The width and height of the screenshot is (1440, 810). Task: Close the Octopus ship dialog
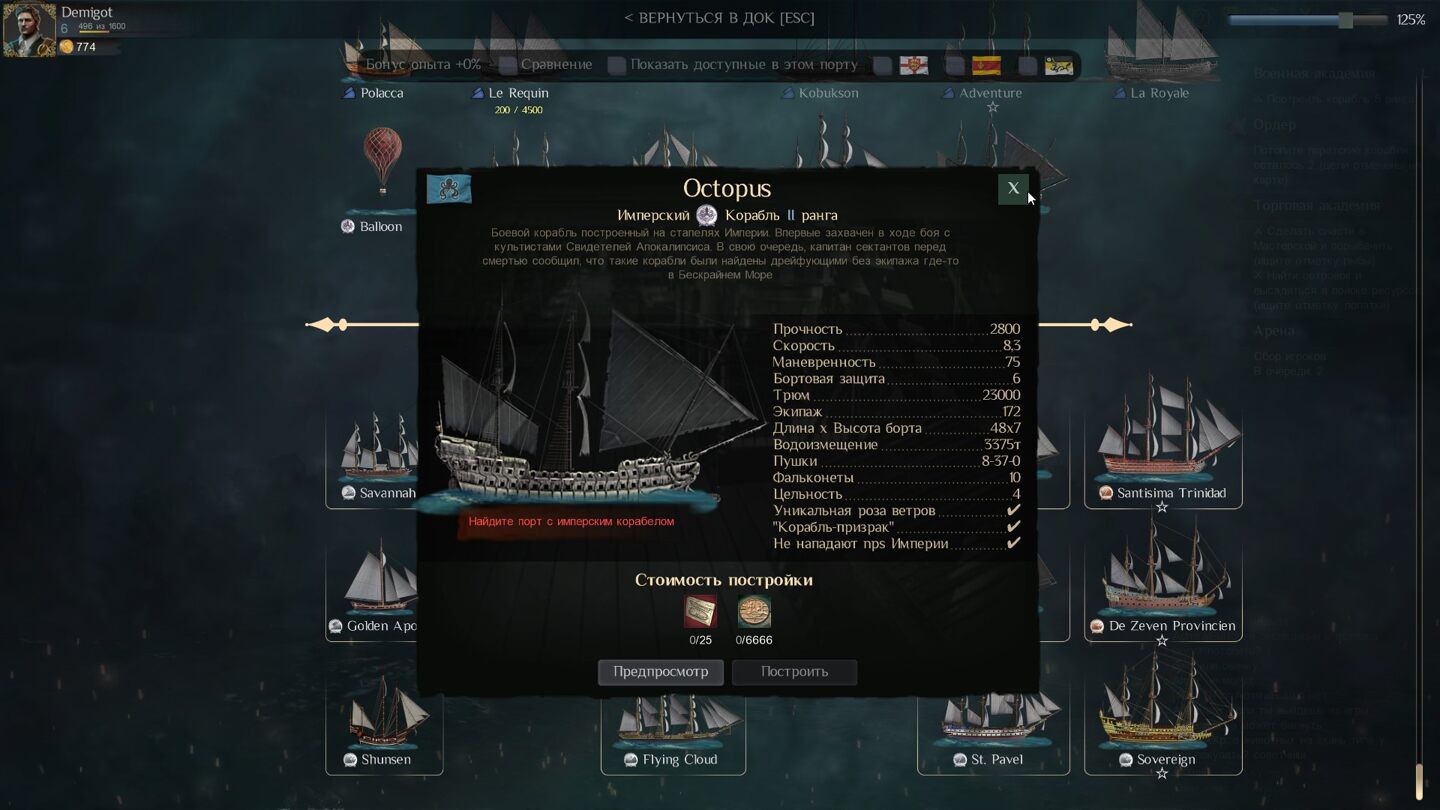(x=1012, y=188)
